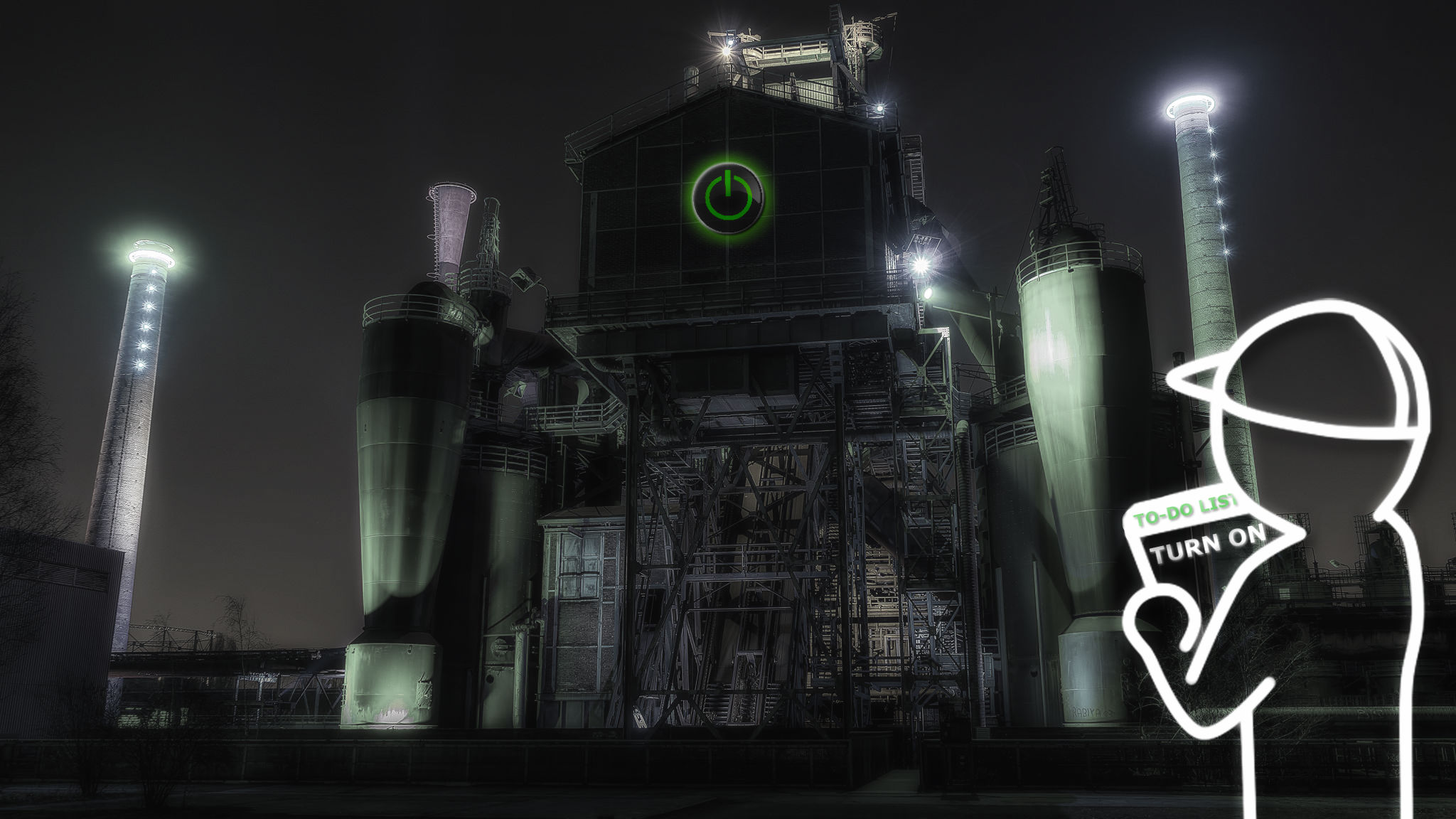Viewport: 1456px width, 819px height.
Task: Click the glowing green power button
Action: coord(728,196)
